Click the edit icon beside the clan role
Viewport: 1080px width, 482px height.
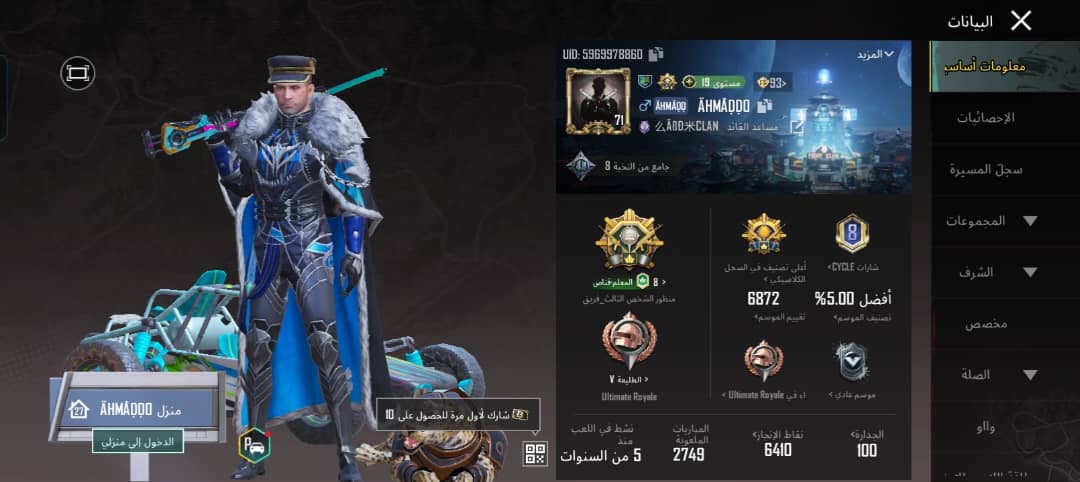(x=796, y=127)
